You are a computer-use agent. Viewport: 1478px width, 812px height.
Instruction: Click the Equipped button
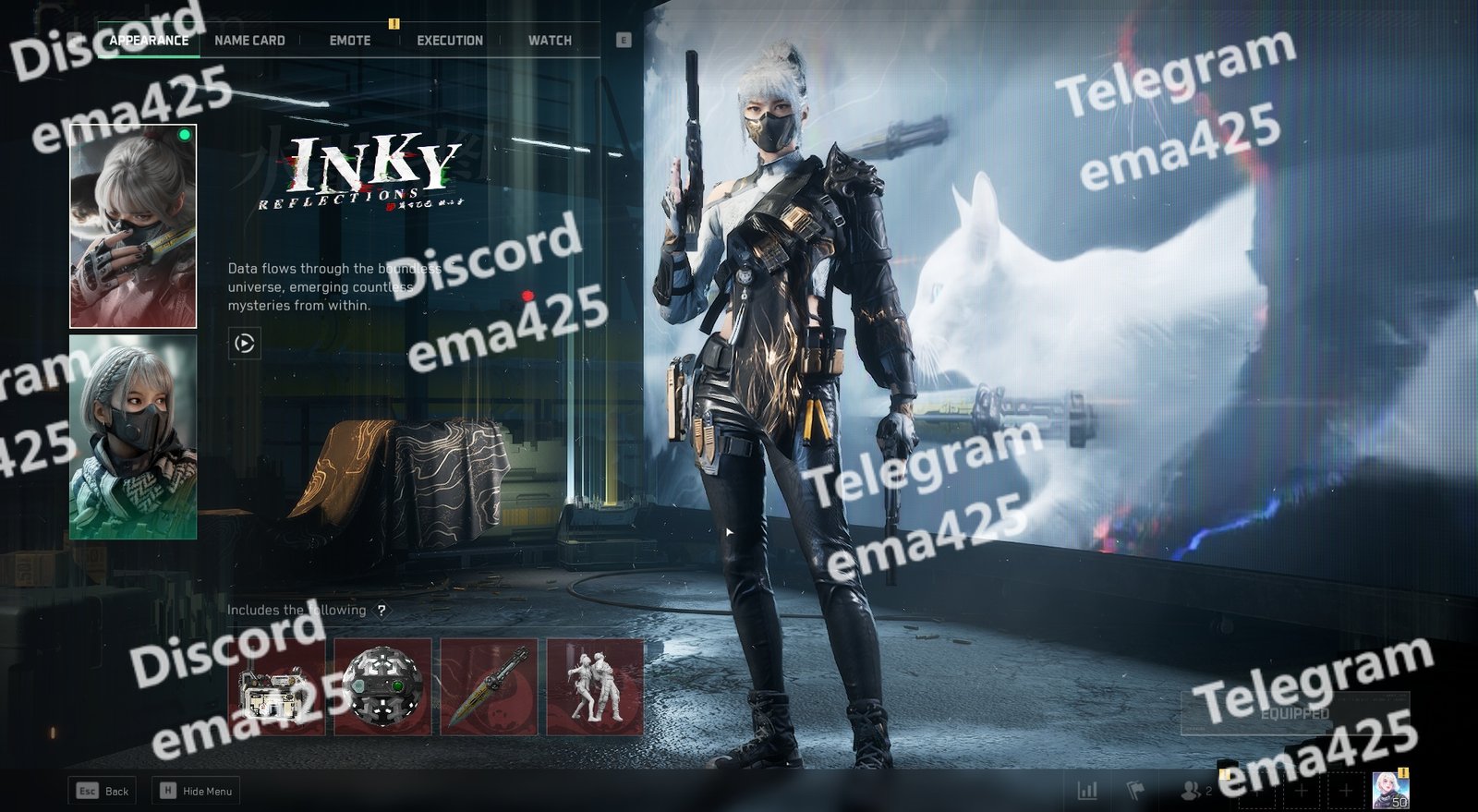tap(1294, 713)
